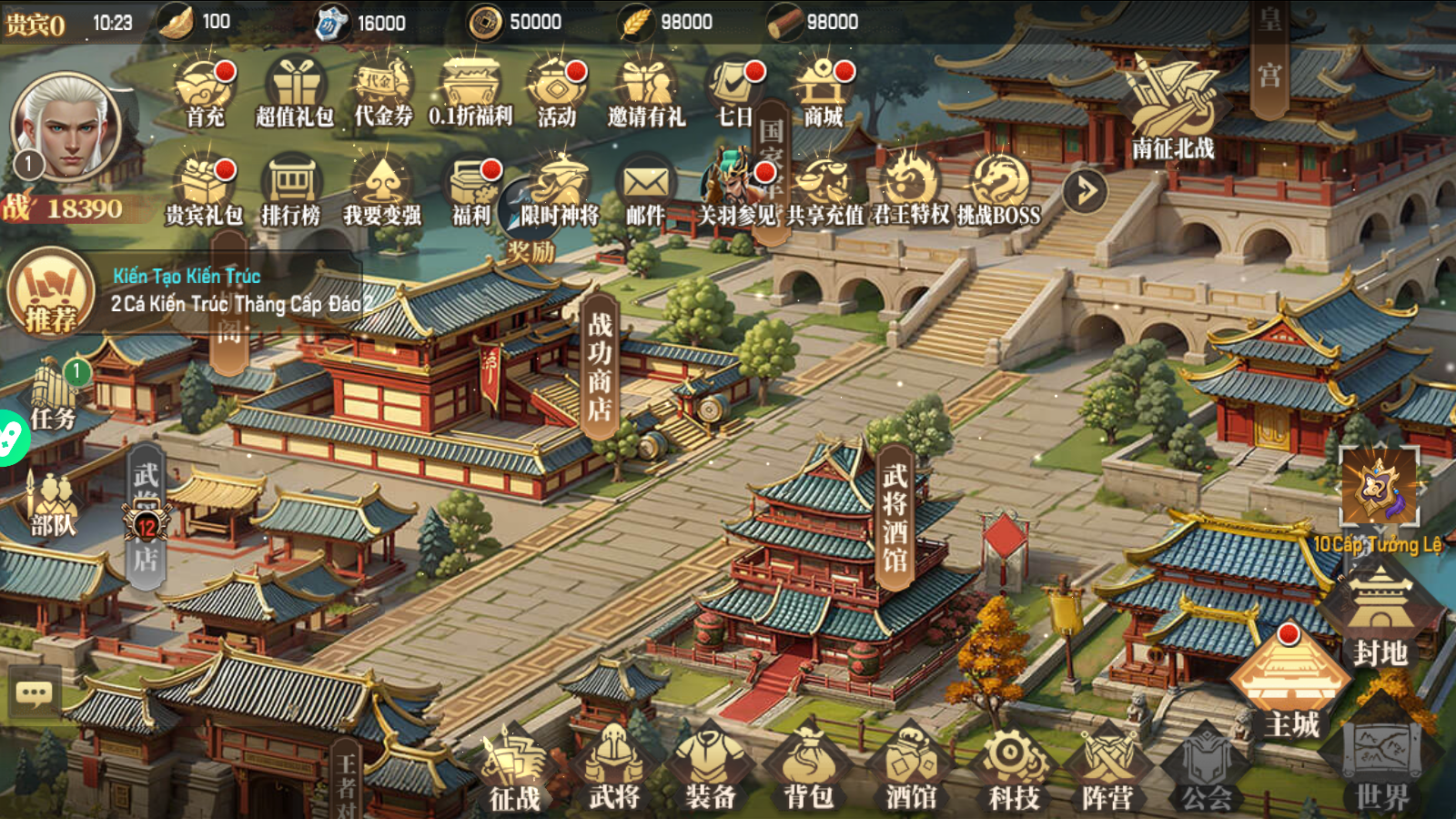This screenshot has width=1456, height=819.
Task: Open the 科技 technology menu
Action: 1013,773
